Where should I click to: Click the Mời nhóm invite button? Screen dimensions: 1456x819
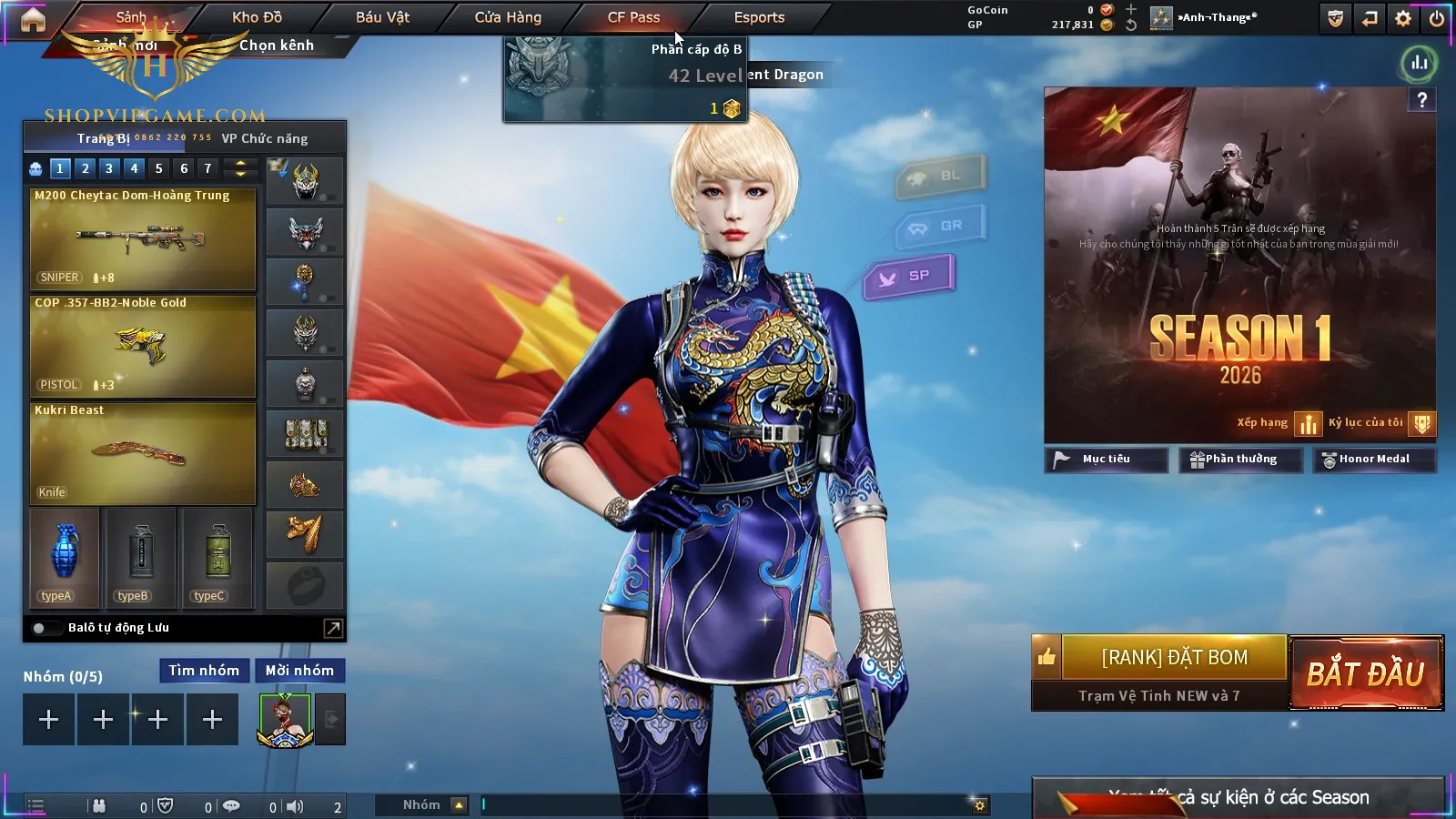[x=299, y=671]
